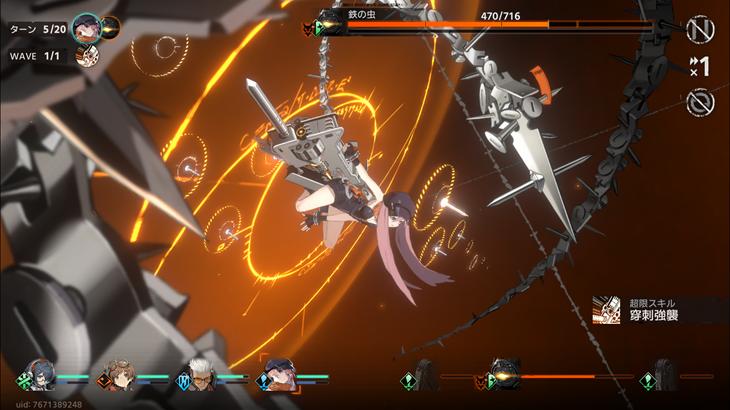The height and width of the screenshot is (410, 730).
Task: Click the turn-order icon beside WAVE 1/1
Action: (x=87, y=55)
